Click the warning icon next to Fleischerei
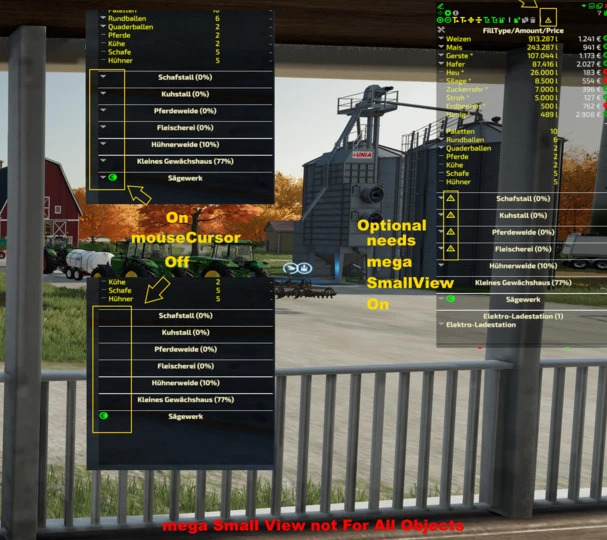The height and width of the screenshot is (540, 607). pyautogui.click(x=450, y=248)
